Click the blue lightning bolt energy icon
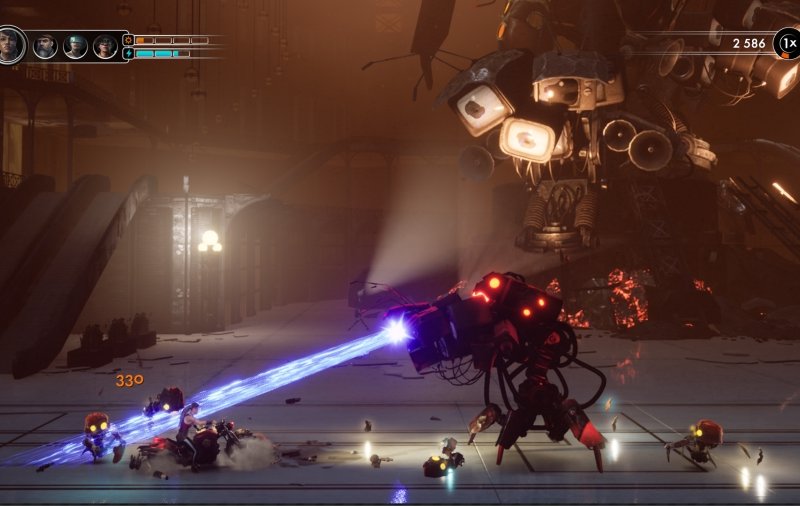Screen dimensions: 800x506 [x=128, y=53]
